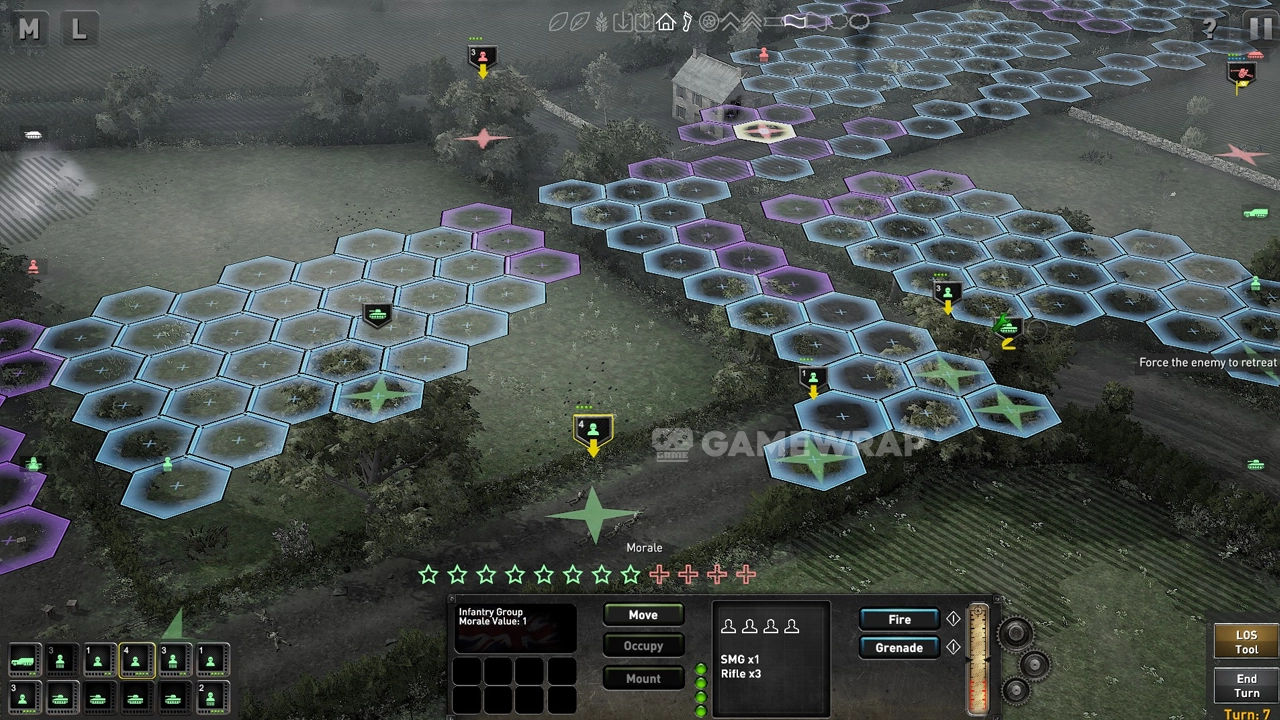Image resolution: width=1280 pixels, height=720 pixels.
Task: Activate the LOS Tool
Action: point(1245,642)
